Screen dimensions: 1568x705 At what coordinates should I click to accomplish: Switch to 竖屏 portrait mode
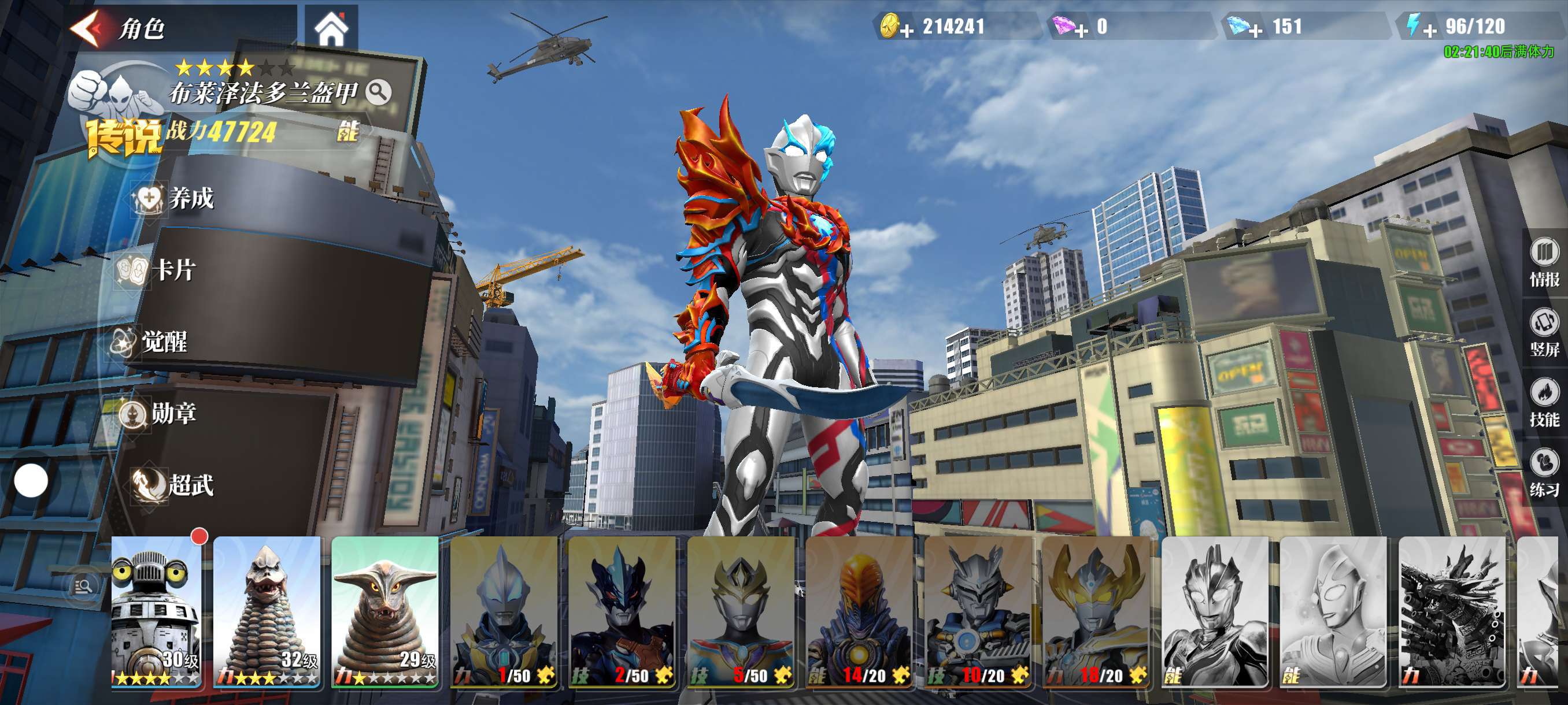[1544, 333]
